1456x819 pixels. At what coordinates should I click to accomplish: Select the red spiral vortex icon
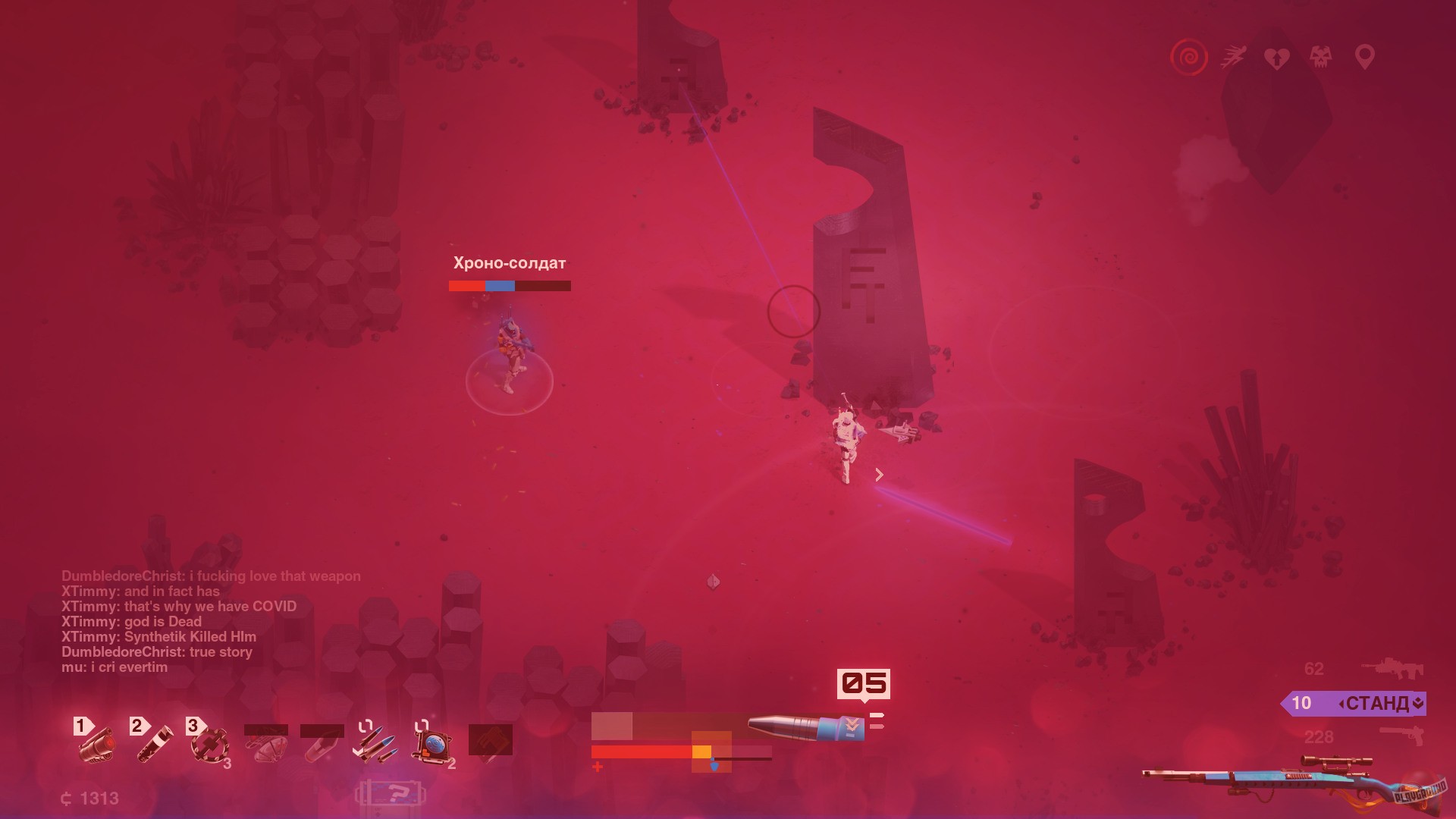click(x=1188, y=58)
